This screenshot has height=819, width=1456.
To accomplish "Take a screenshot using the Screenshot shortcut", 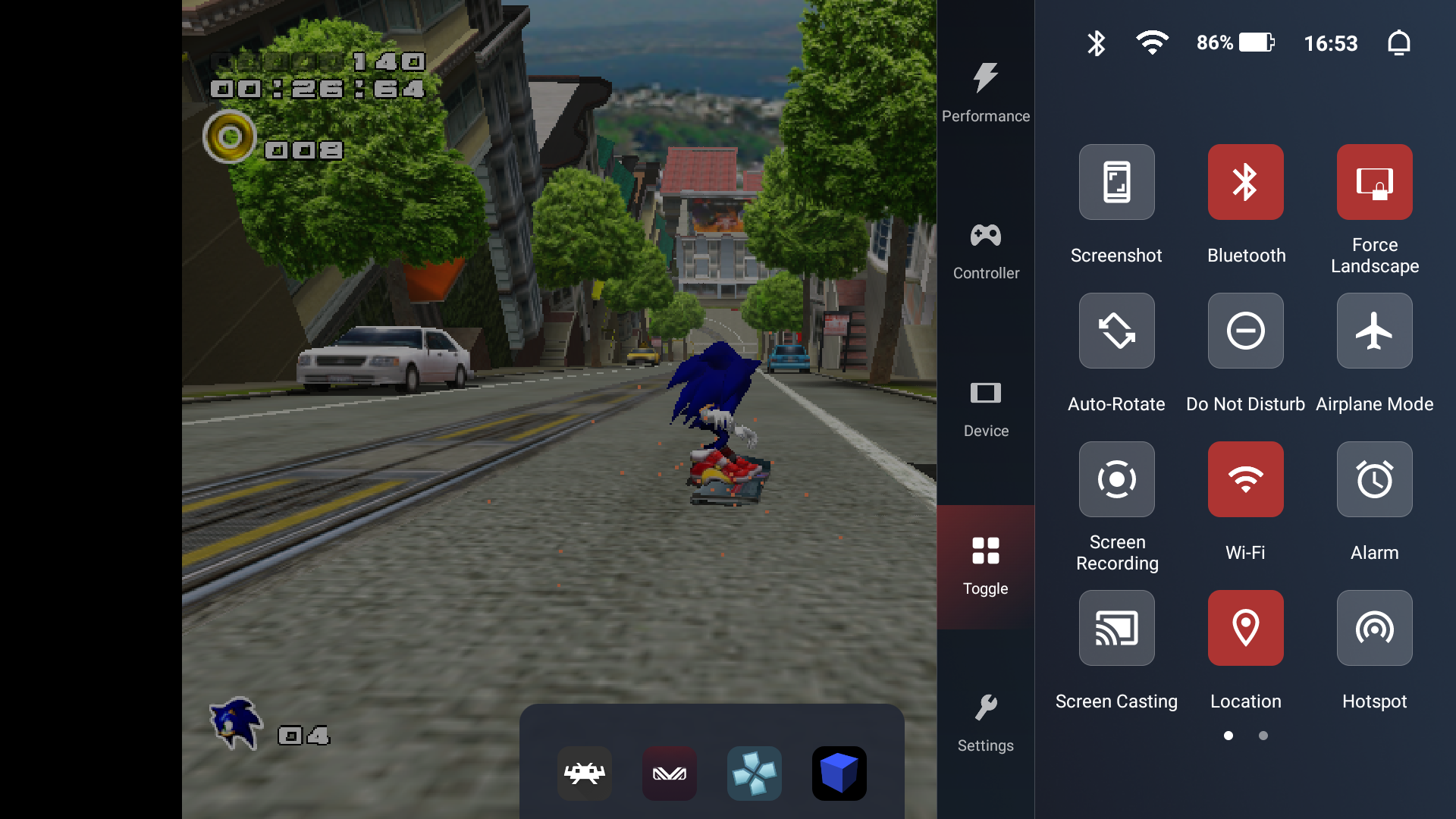I will click(1116, 182).
